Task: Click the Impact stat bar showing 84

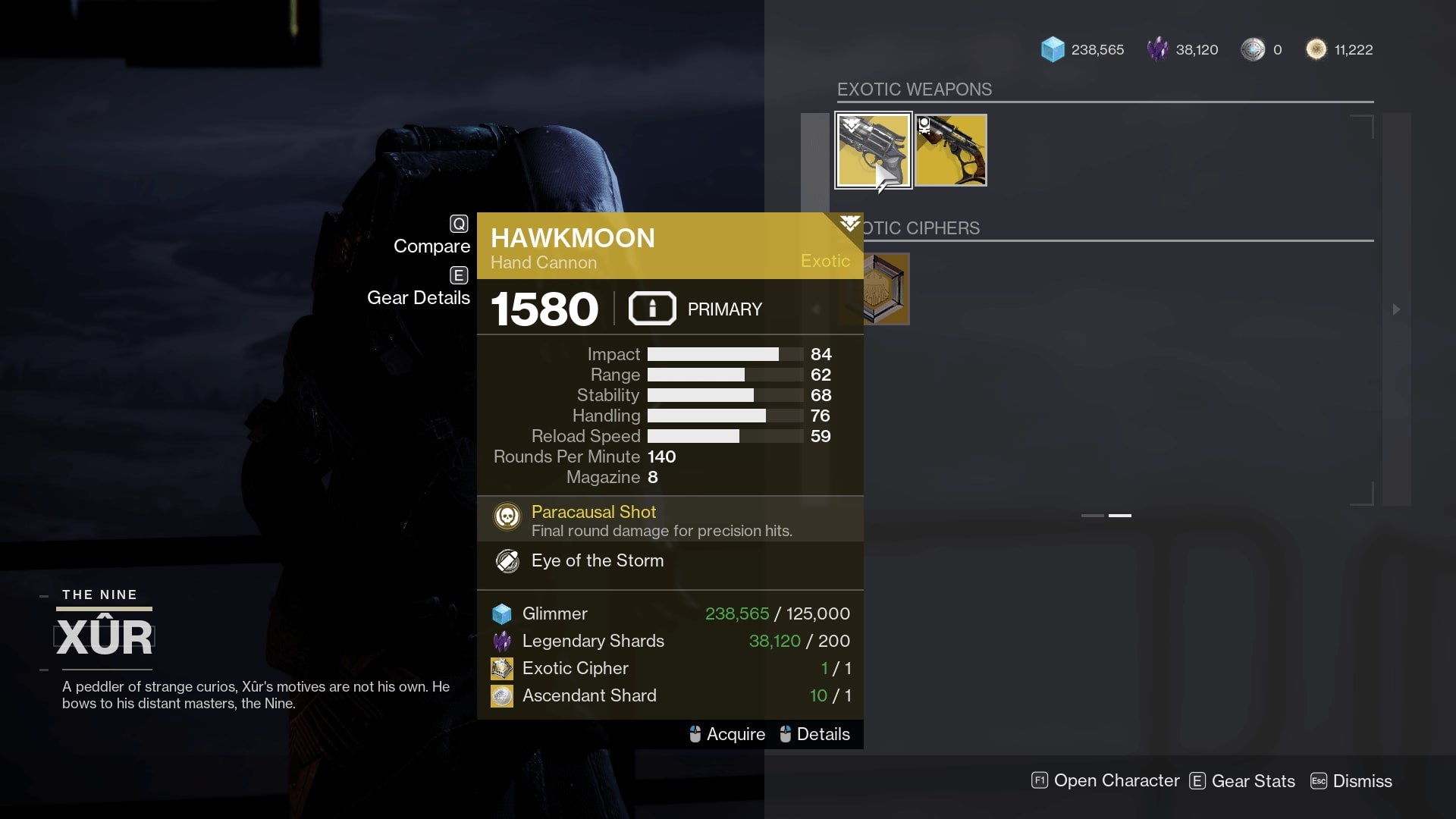Action: [724, 353]
